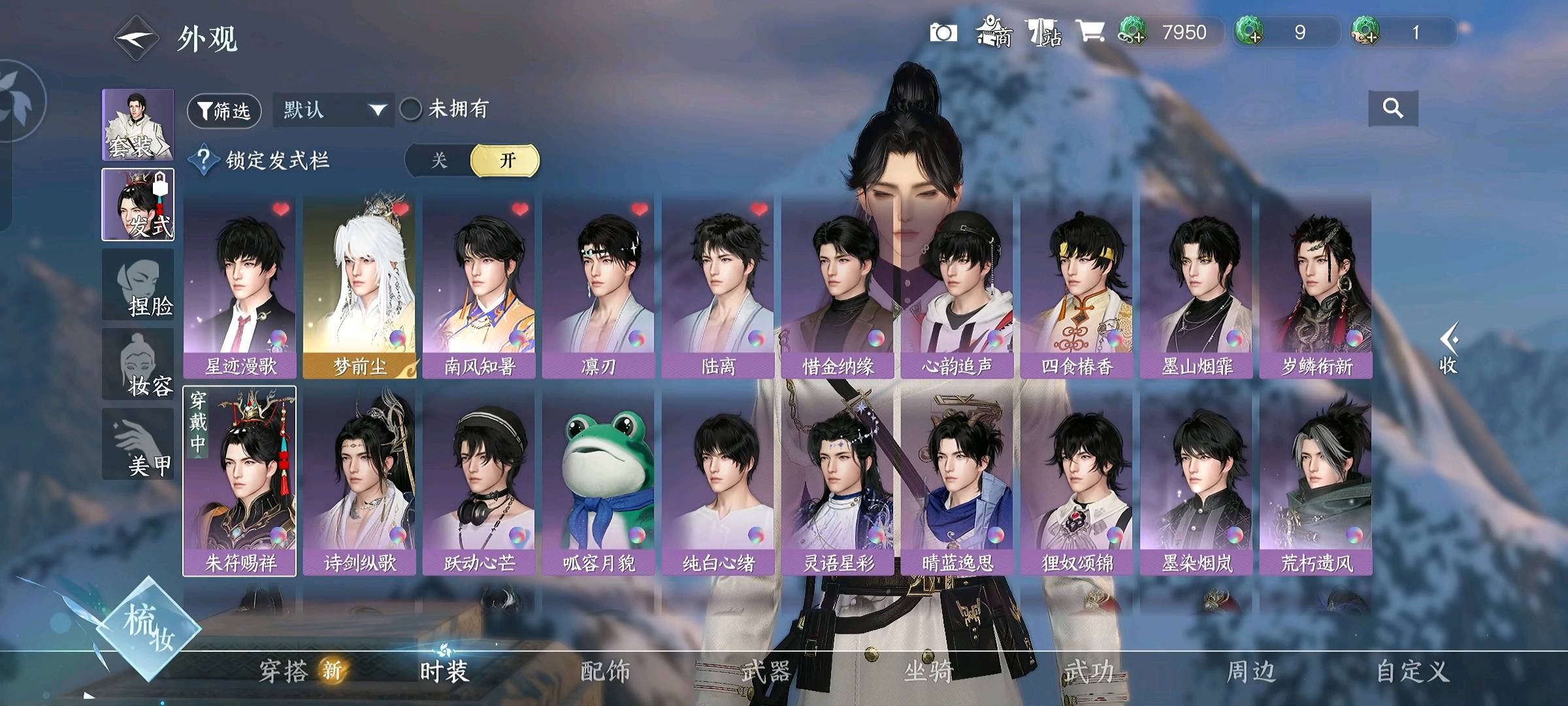Image resolution: width=1568 pixels, height=706 pixels.
Task: Open the shopping cart icon
Action: [x=1090, y=31]
